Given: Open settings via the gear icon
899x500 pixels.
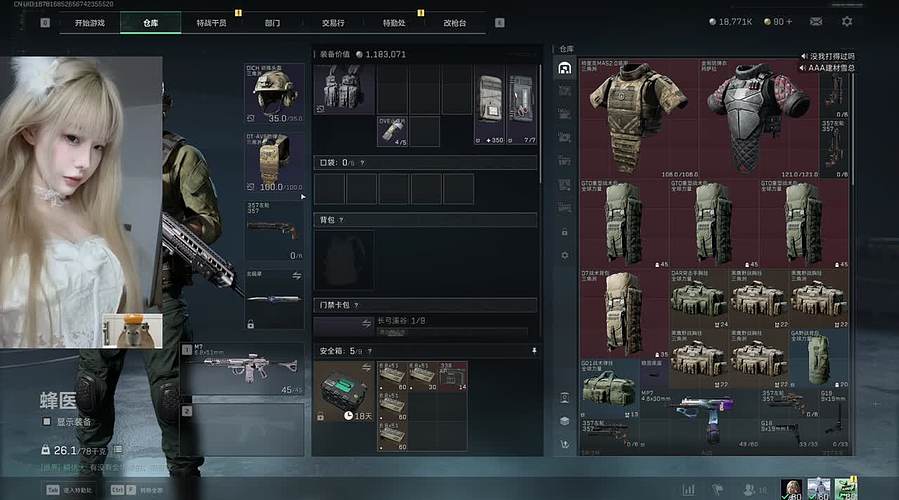Looking at the screenshot, I should [847, 21].
